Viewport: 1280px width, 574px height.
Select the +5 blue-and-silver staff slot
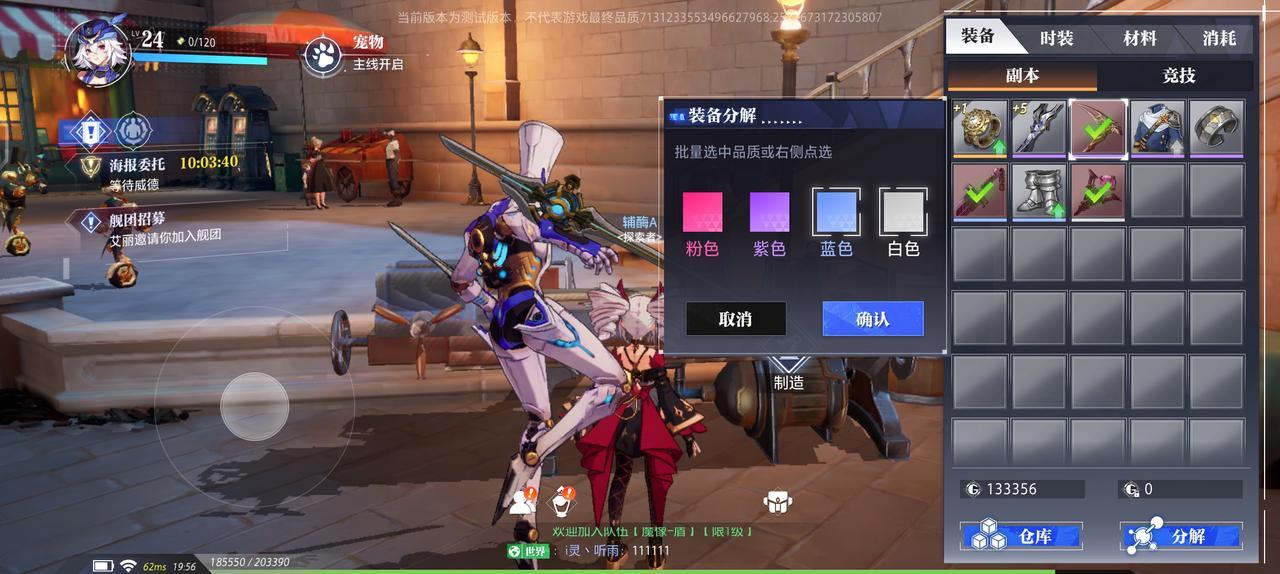point(1039,128)
